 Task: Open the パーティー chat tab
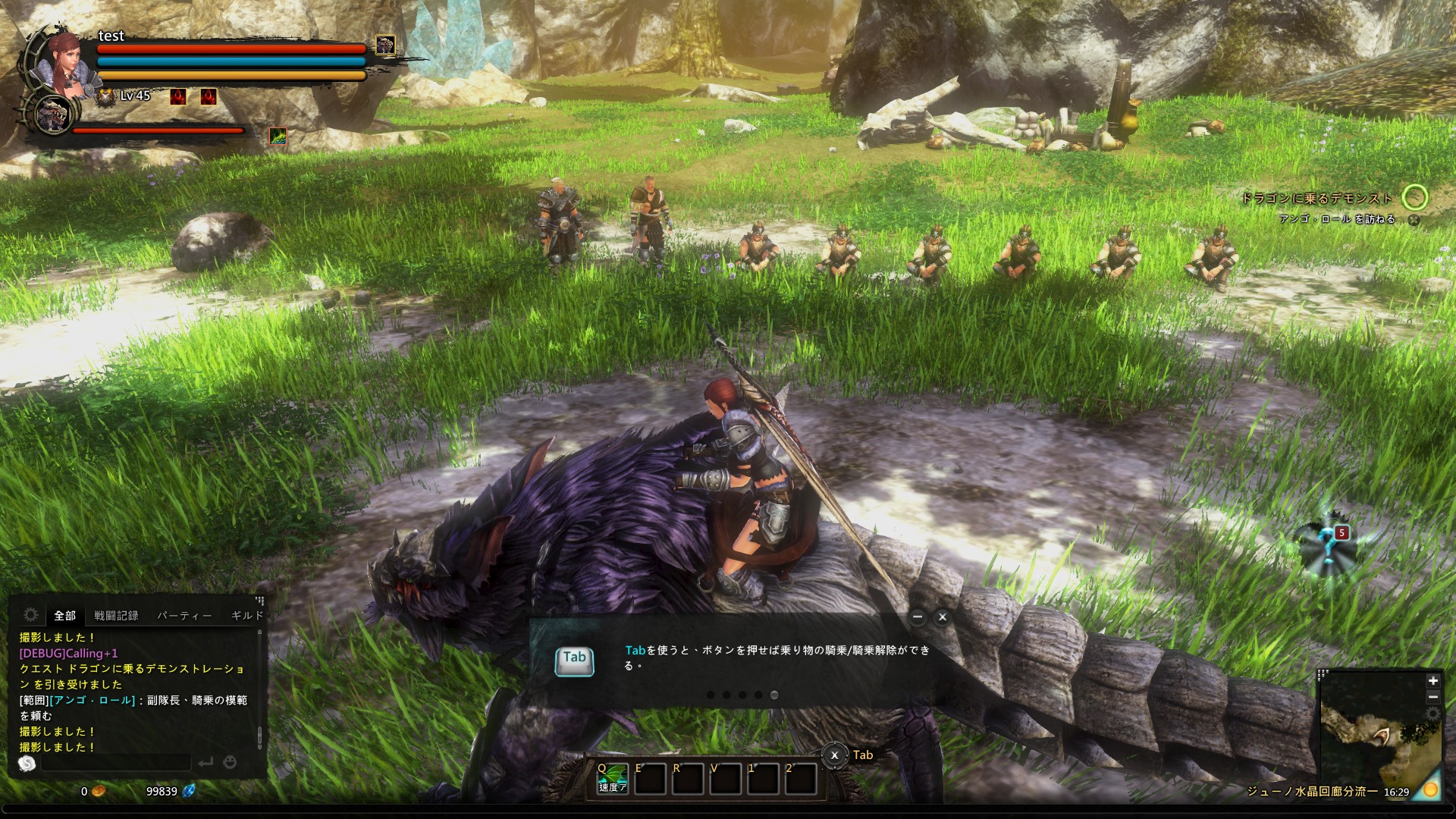[184, 616]
